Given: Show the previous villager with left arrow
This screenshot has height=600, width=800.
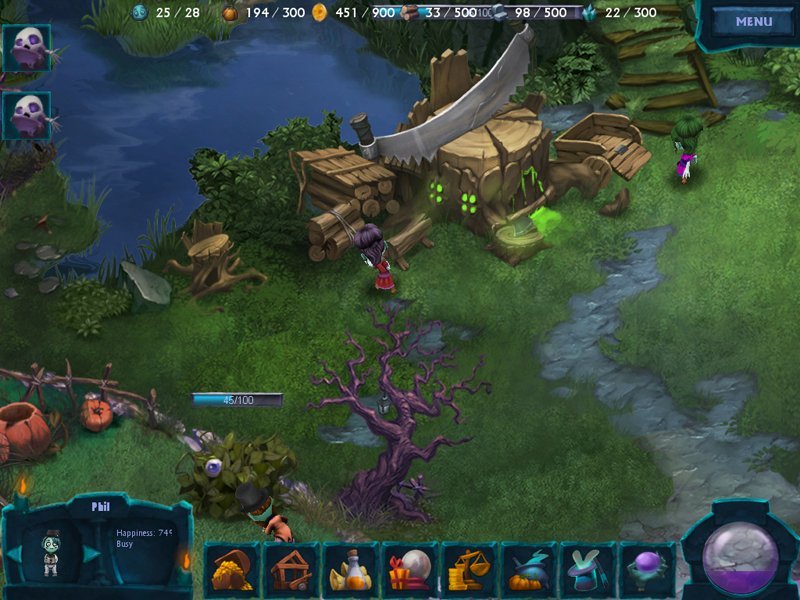Looking at the screenshot, I should (14, 553).
